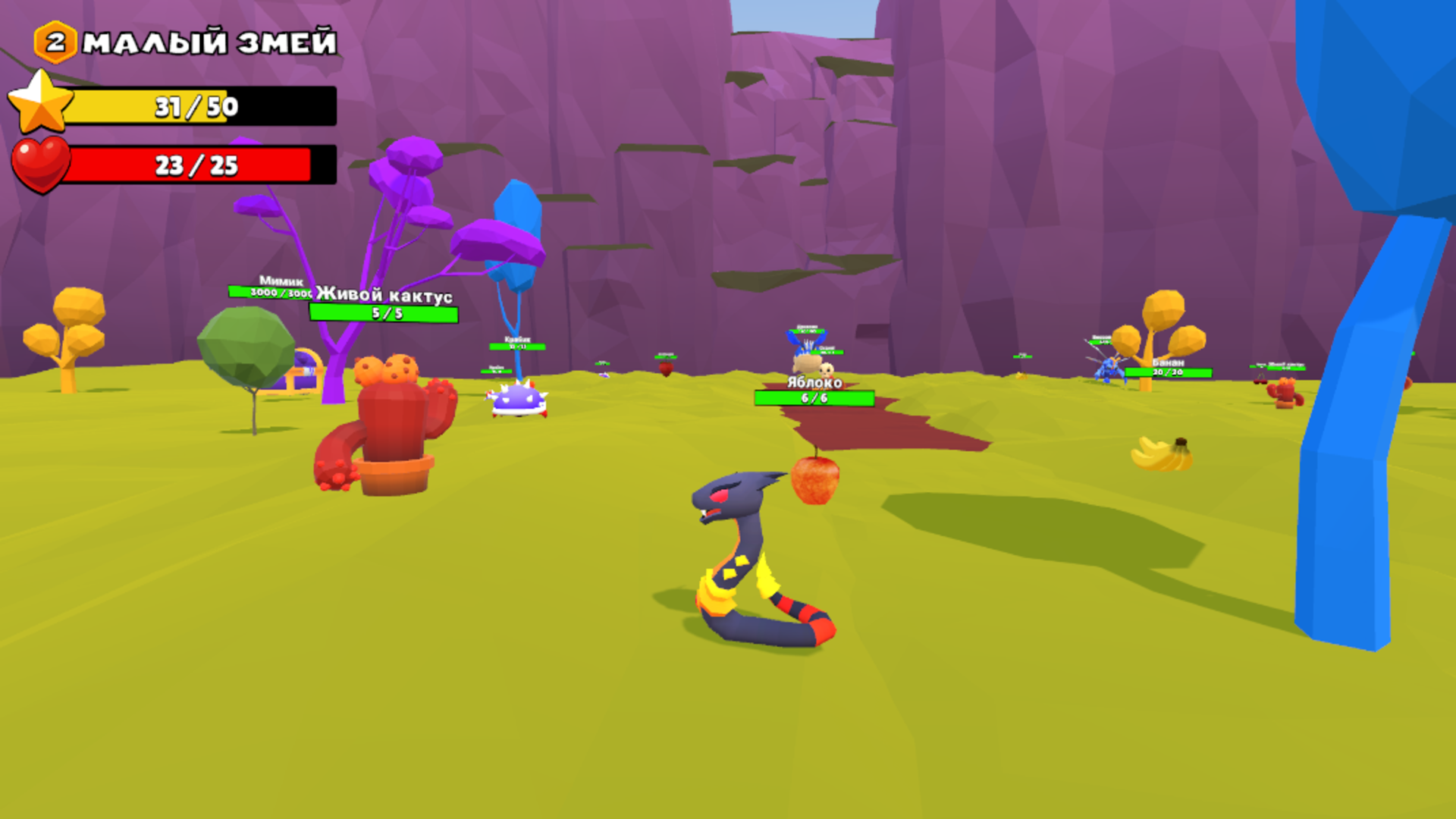This screenshot has width=1456, height=819.
Task: Select the blue insect enemy near the yellow tree
Action: pos(1109,369)
